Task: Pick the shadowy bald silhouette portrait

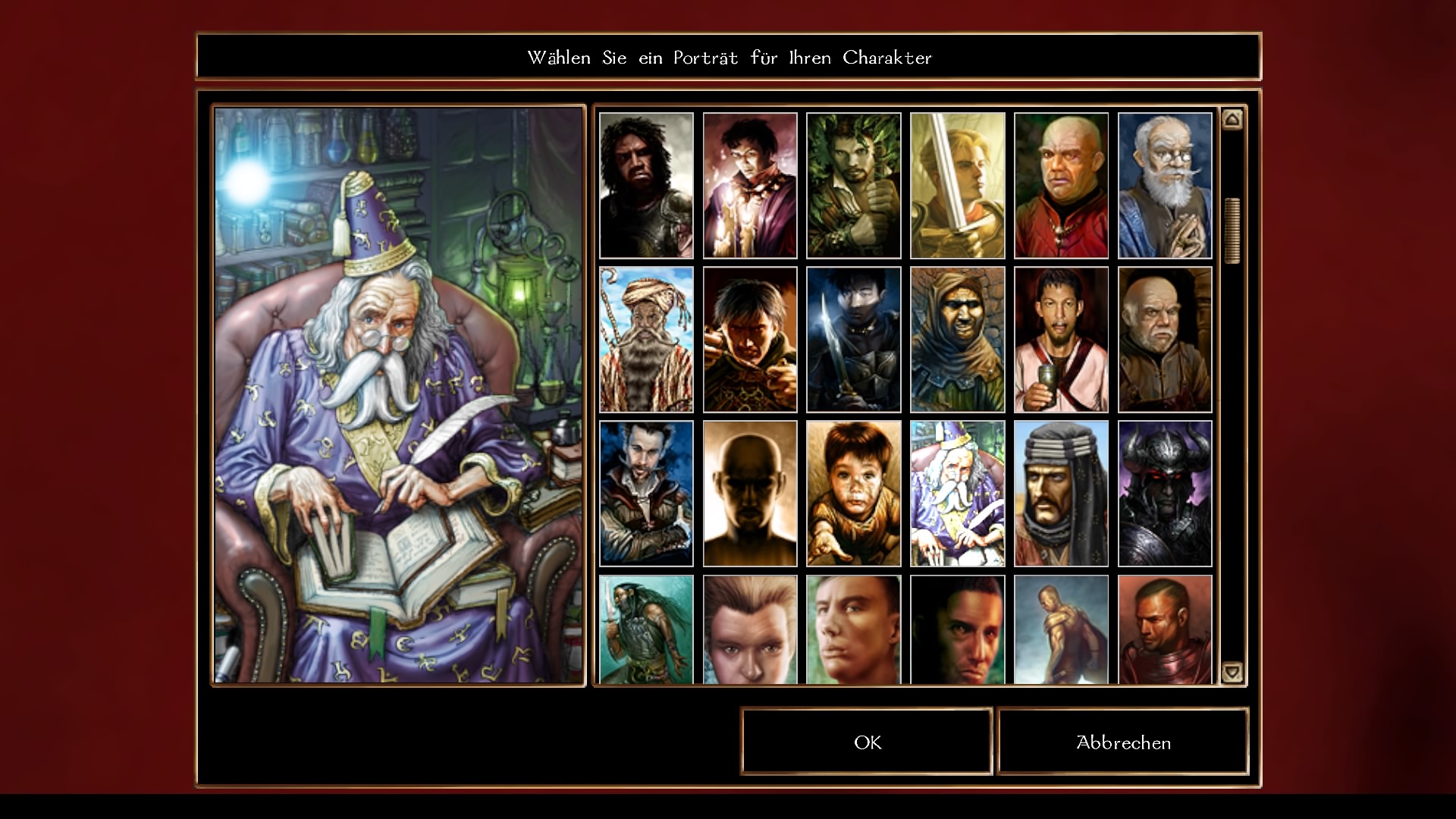Action: coord(750,494)
